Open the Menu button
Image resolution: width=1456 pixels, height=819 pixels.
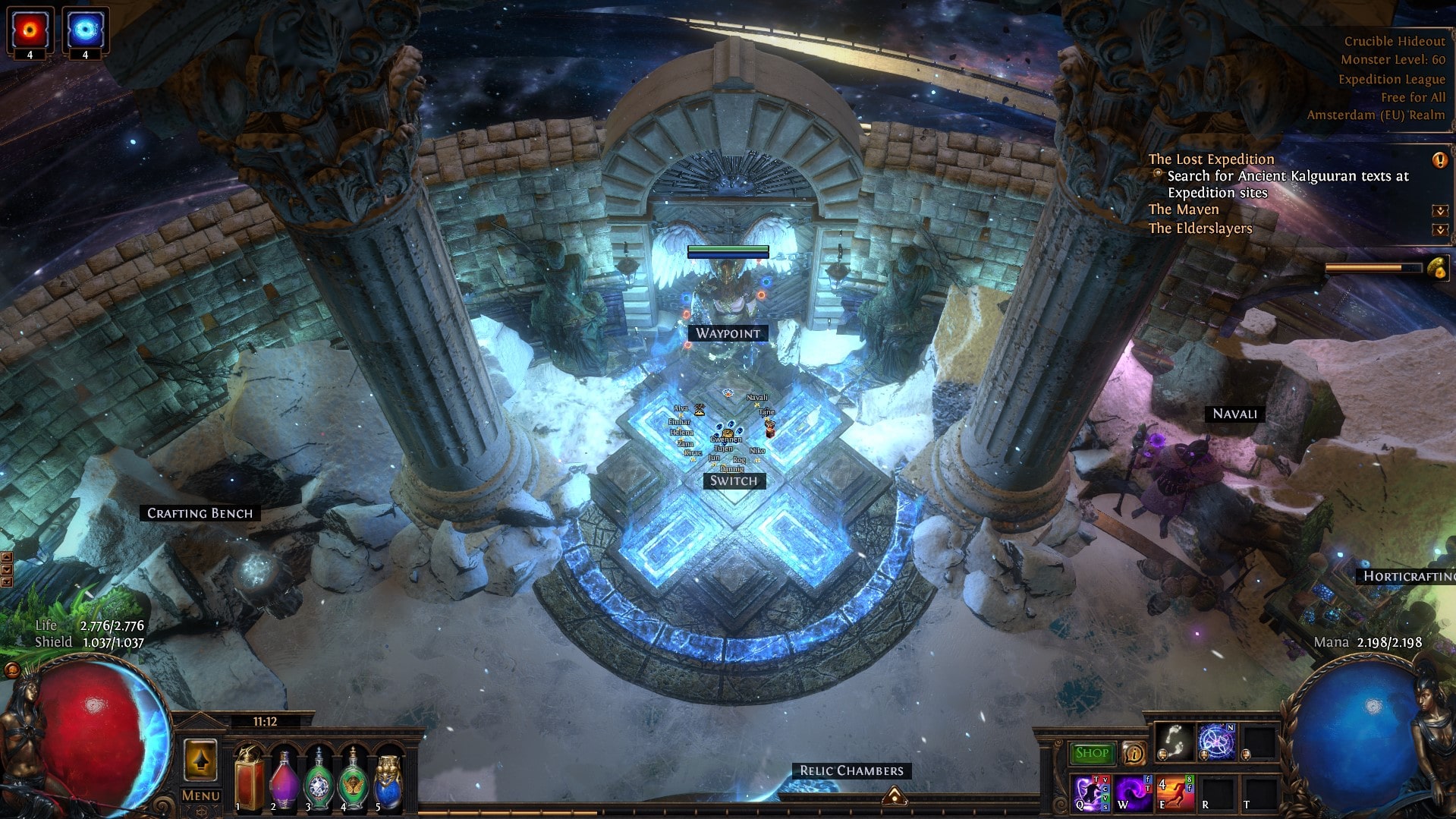point(200,795)
